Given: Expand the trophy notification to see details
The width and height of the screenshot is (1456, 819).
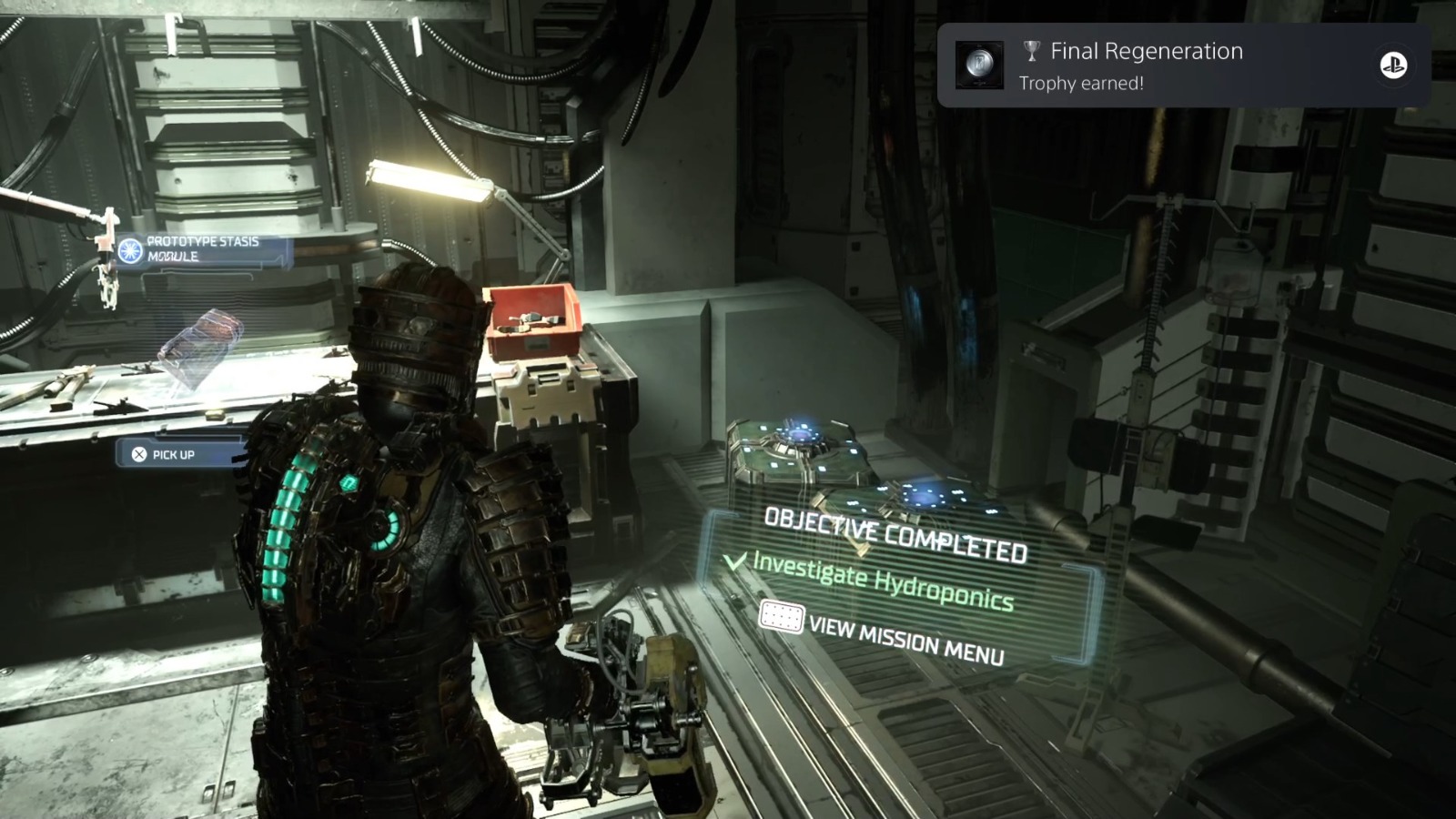Looking at the screenshot, I should (1174, 66).
